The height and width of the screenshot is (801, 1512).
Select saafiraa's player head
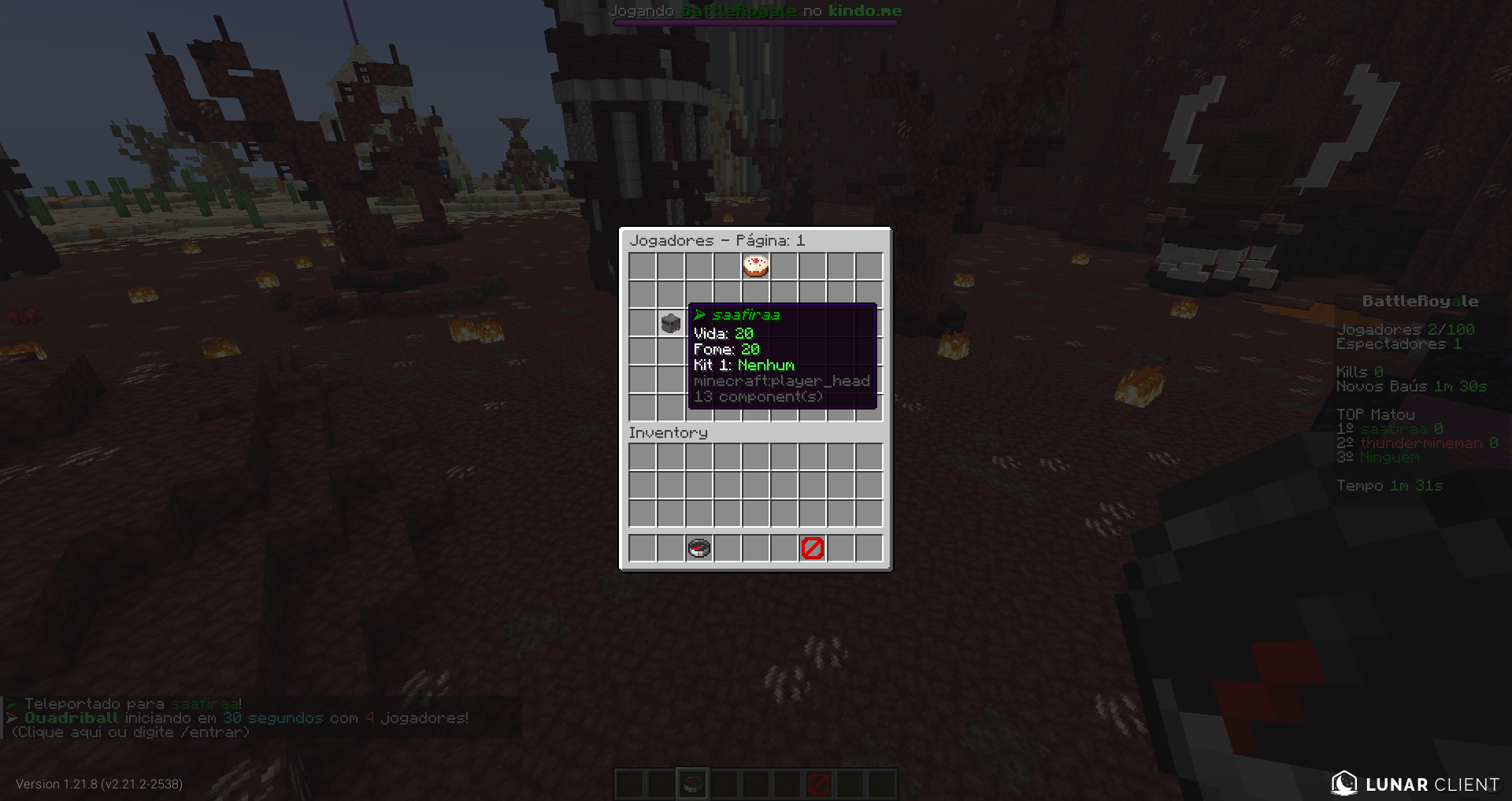(x=670, y=323)
